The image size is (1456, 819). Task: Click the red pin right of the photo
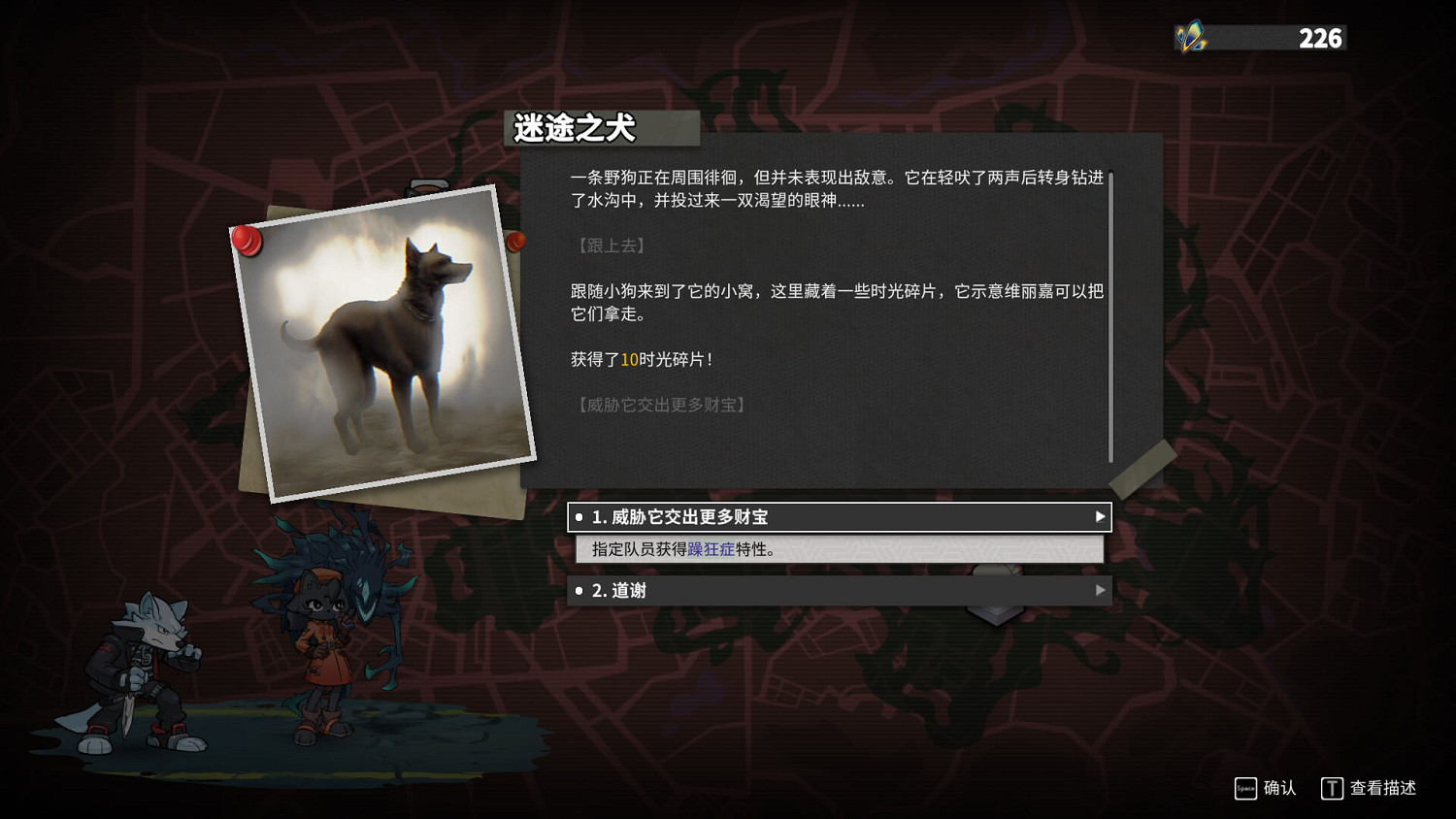[x=515, y=242]
